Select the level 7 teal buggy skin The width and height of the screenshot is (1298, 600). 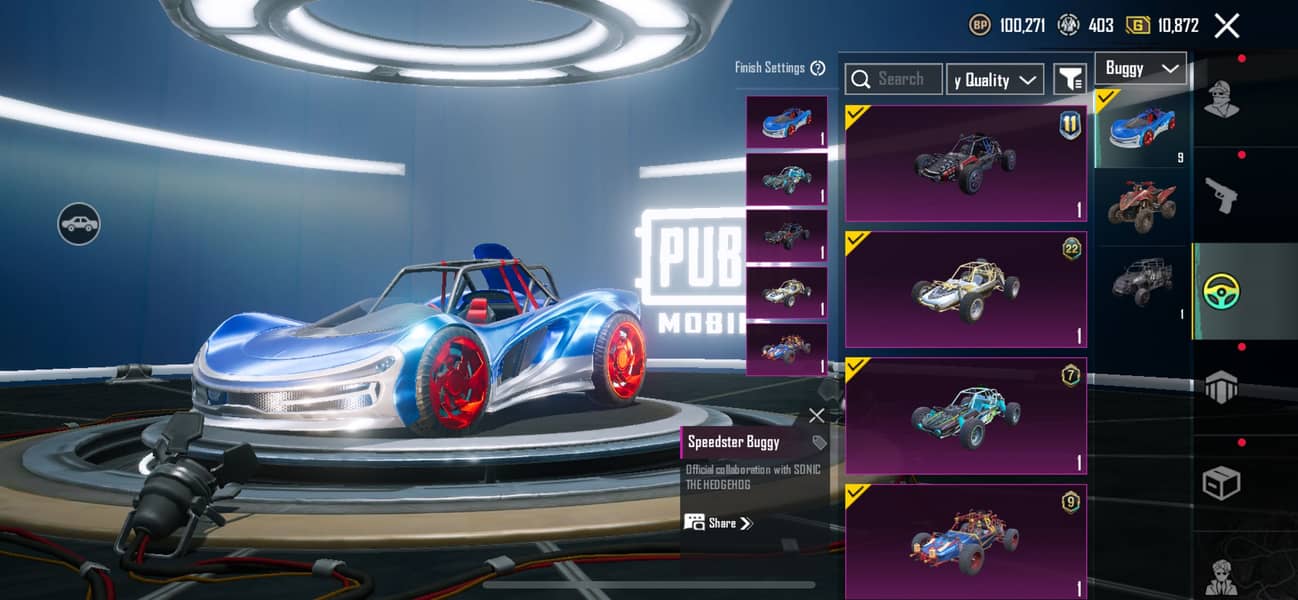[965, 415]
